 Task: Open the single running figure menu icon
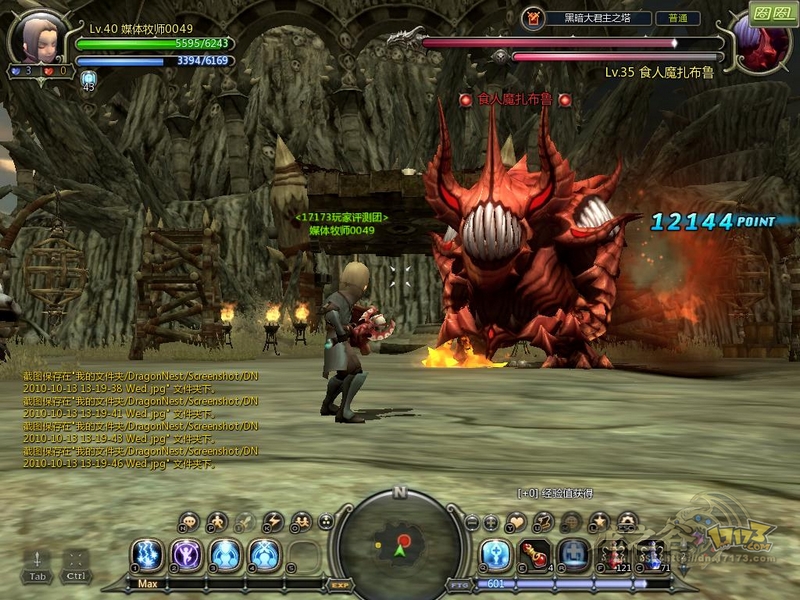pos(217,521)
